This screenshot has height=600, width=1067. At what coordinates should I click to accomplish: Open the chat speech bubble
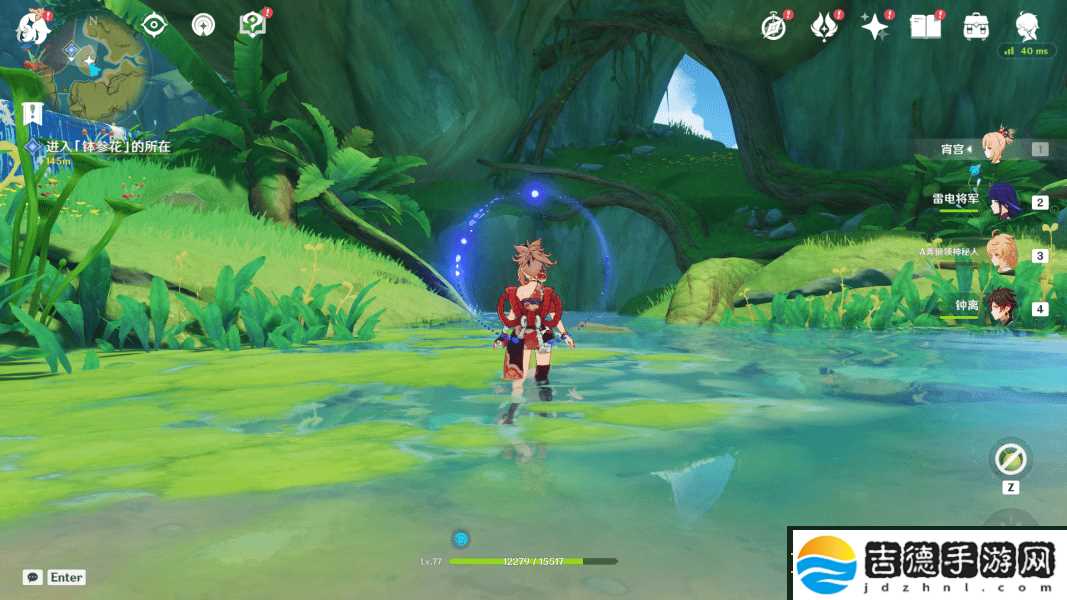click(x=33, y=577)
